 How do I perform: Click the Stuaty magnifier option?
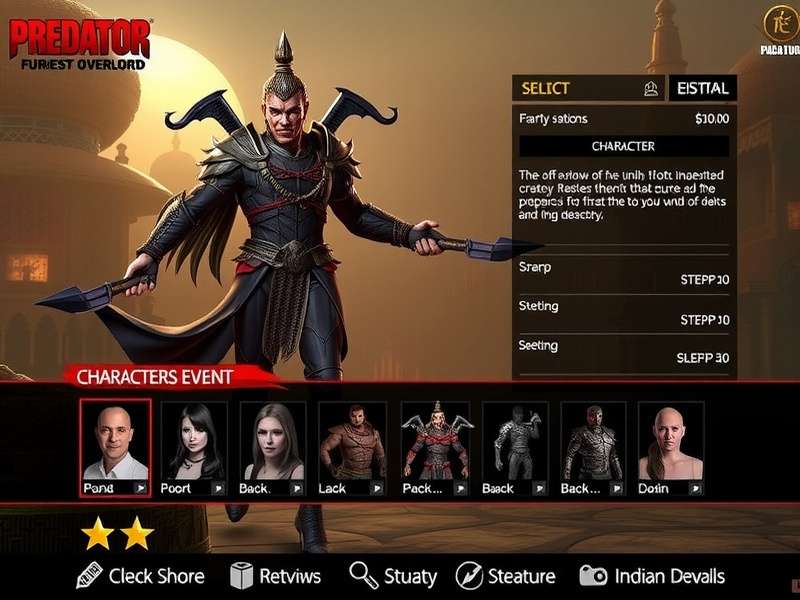tap(393, 576)
